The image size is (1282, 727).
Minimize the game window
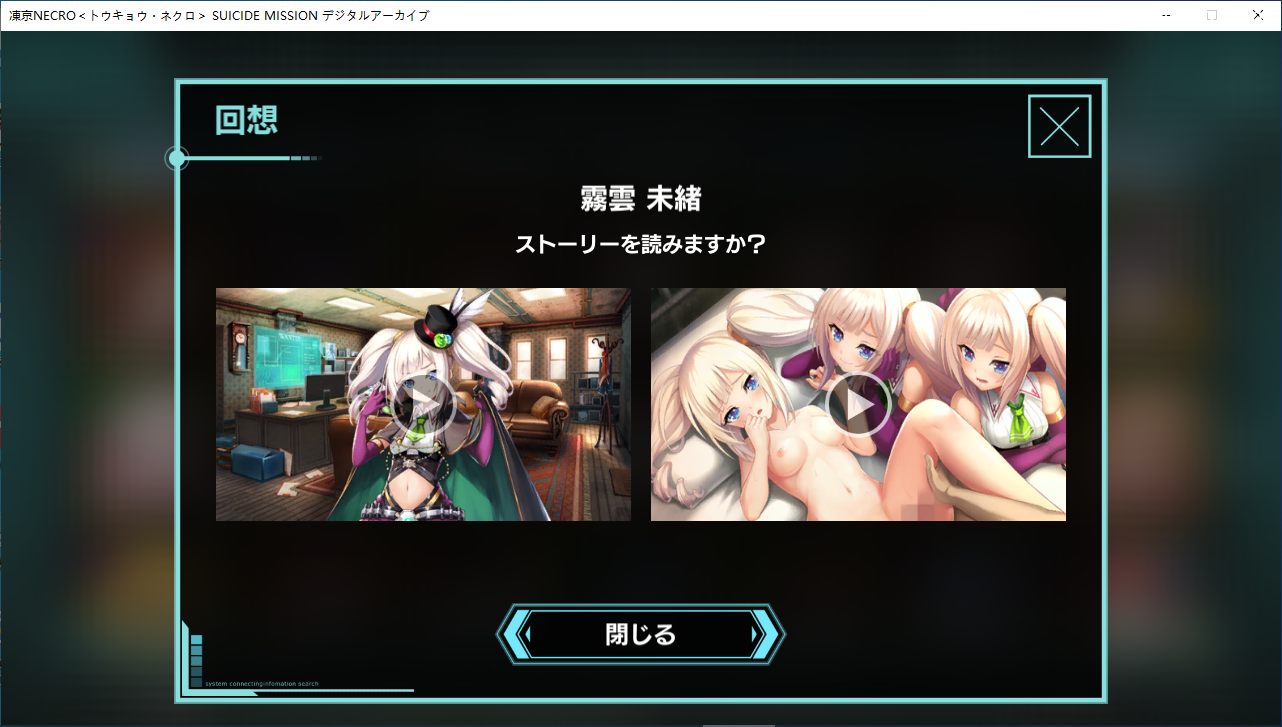click(1166, 15)
